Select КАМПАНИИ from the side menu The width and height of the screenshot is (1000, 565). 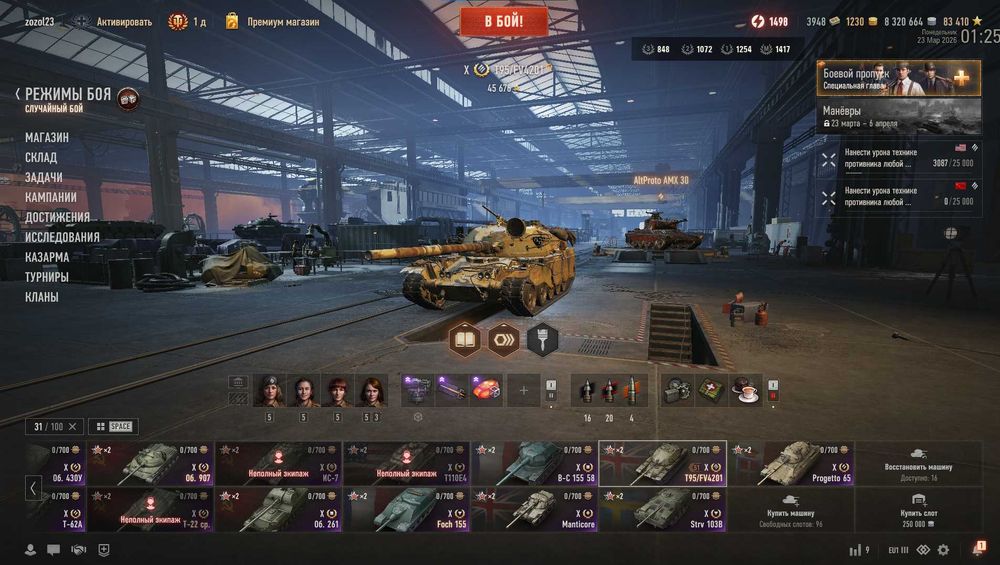point(51,197)
